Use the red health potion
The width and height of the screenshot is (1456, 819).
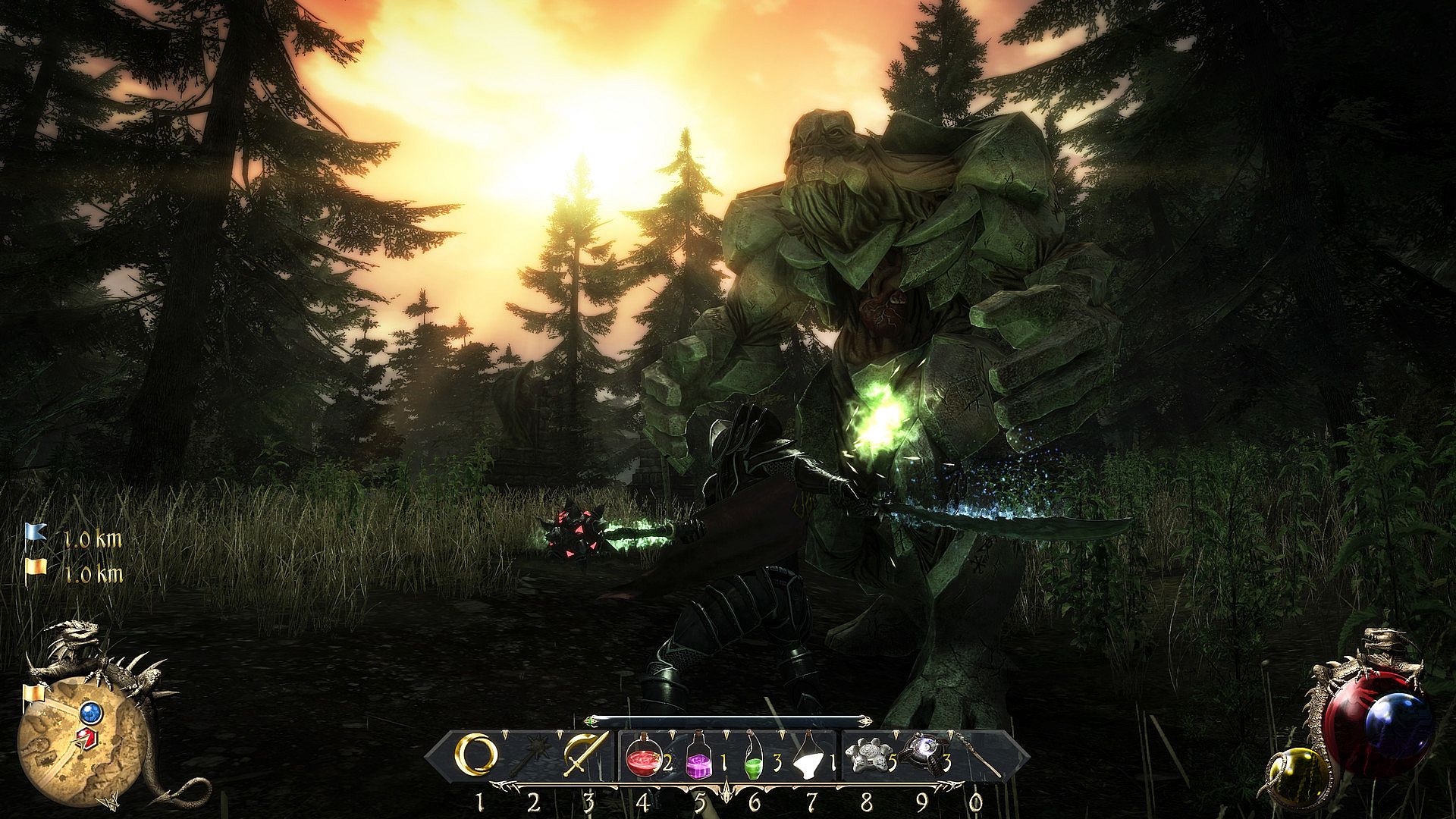point(643,755)
